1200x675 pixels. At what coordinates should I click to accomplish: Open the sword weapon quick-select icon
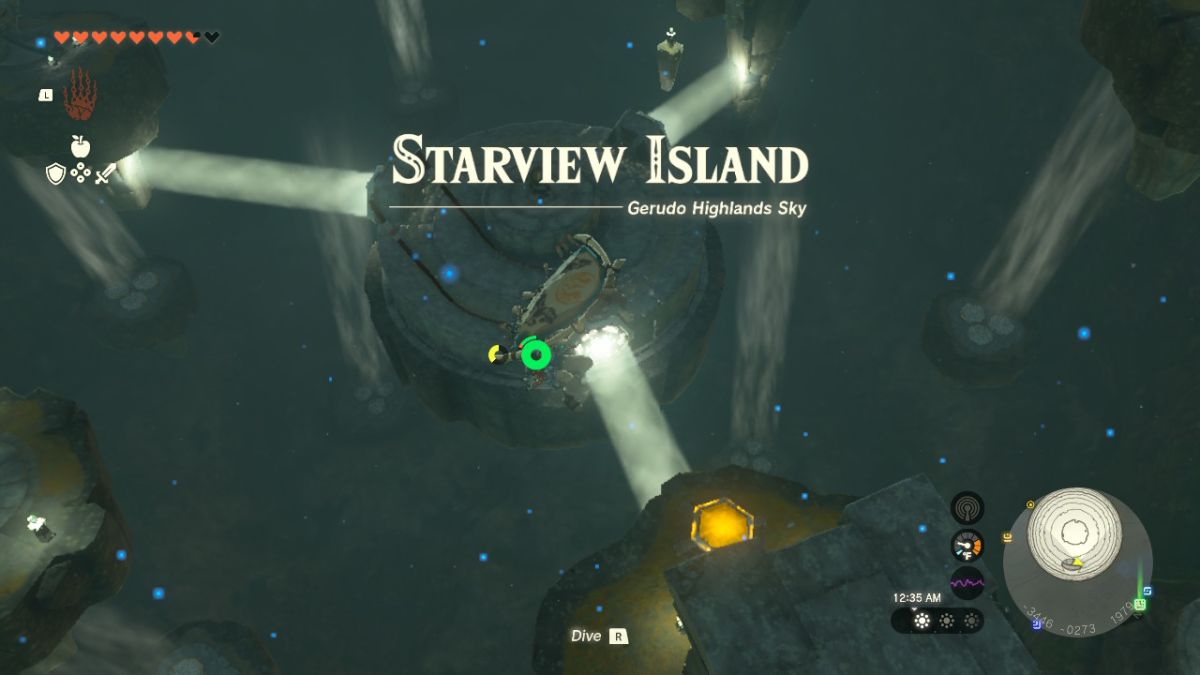coord(105,174)
